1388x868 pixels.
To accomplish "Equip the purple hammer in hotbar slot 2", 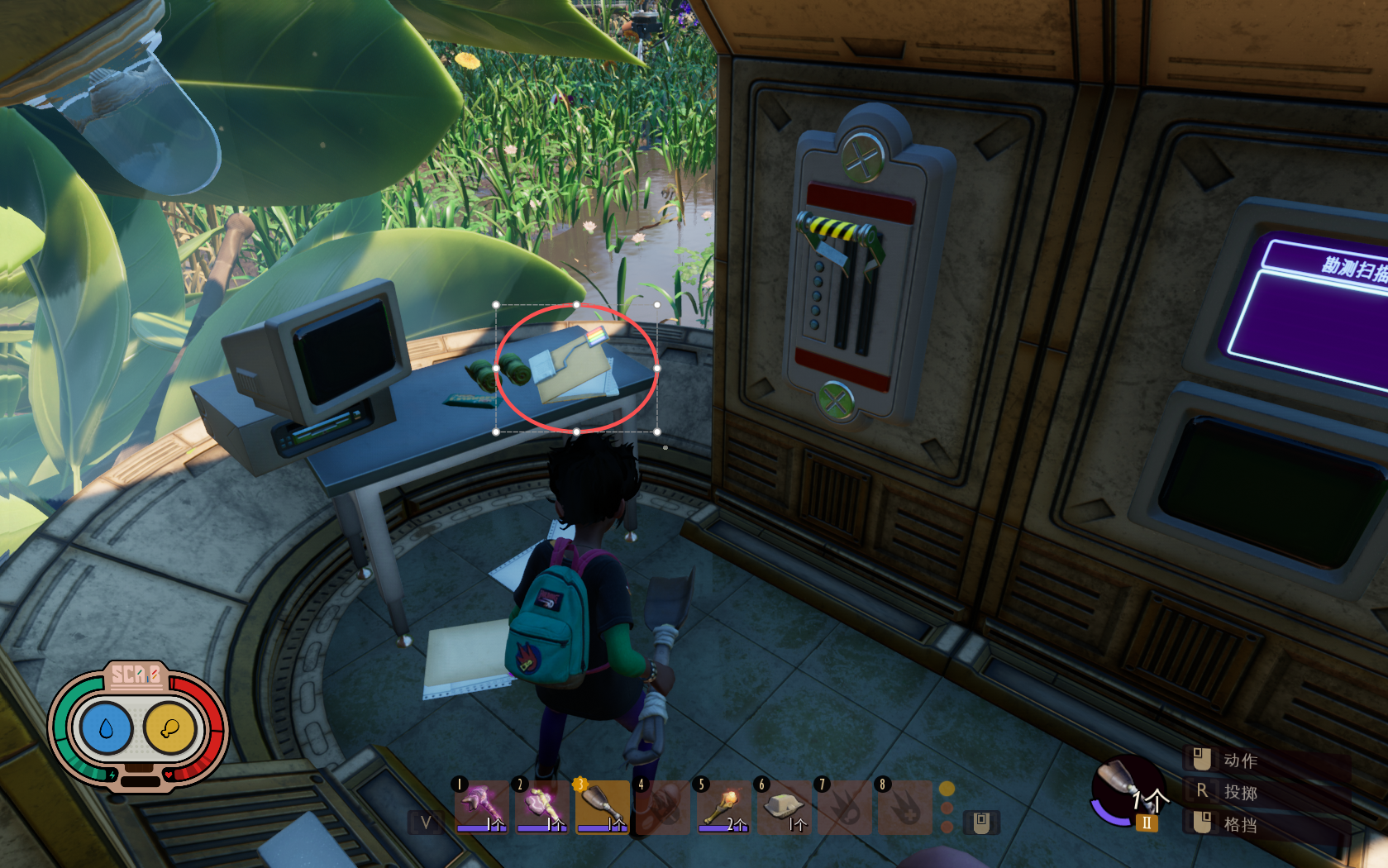I will (541, 805).
